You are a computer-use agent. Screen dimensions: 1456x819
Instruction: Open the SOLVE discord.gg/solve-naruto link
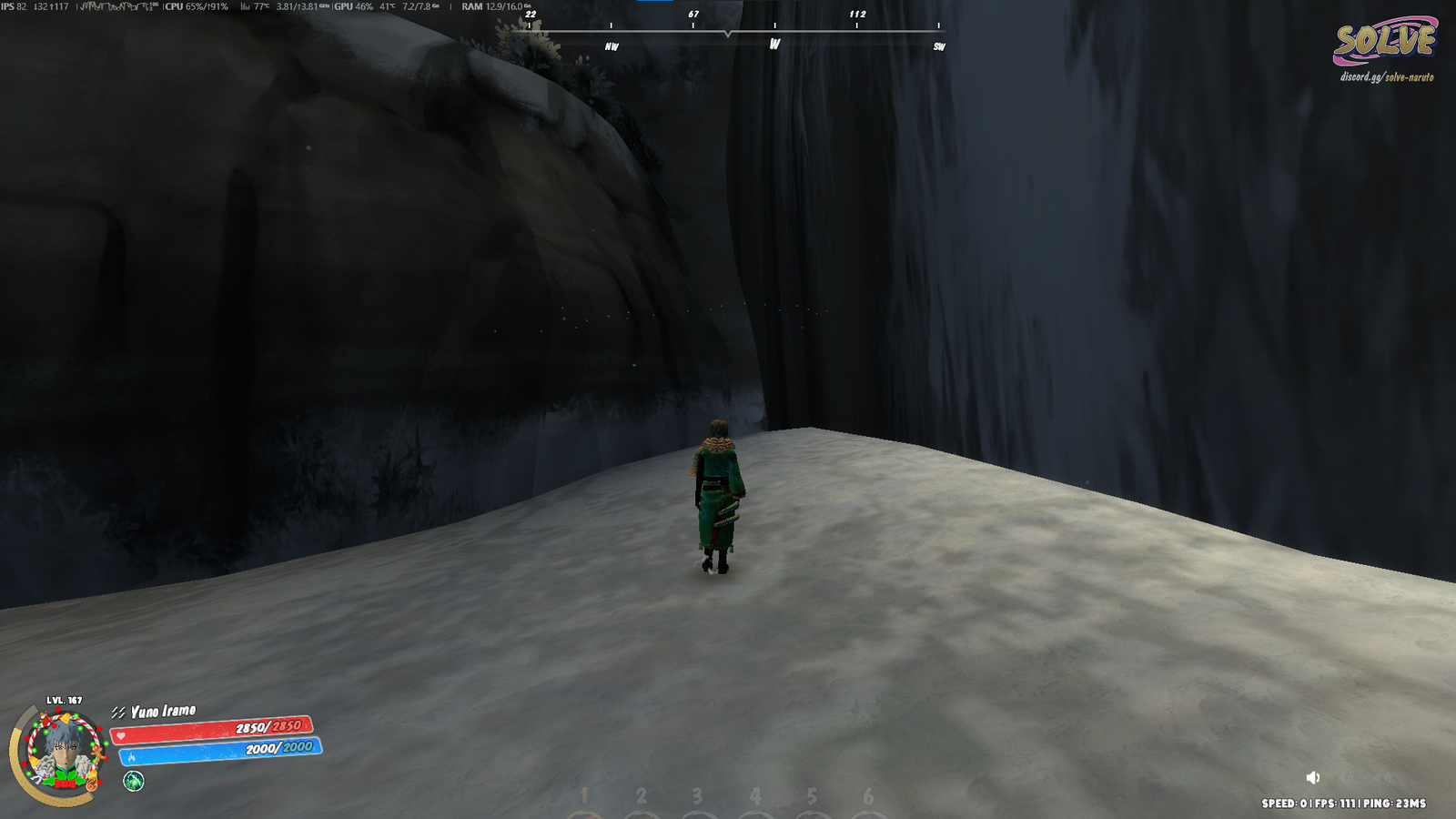[x=1386, y=77]
